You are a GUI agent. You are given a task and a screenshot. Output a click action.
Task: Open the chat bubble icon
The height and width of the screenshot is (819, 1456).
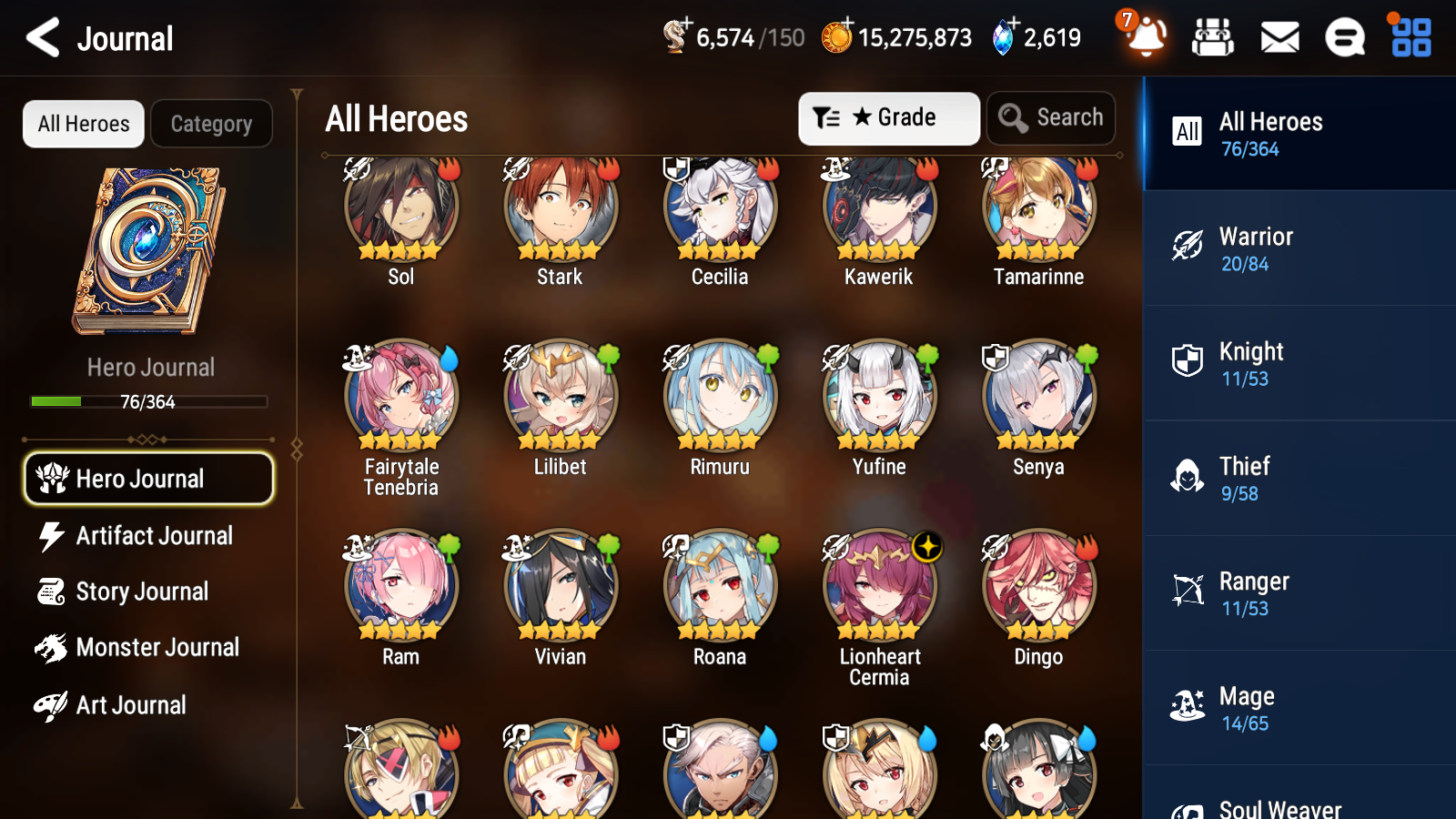1344,37
